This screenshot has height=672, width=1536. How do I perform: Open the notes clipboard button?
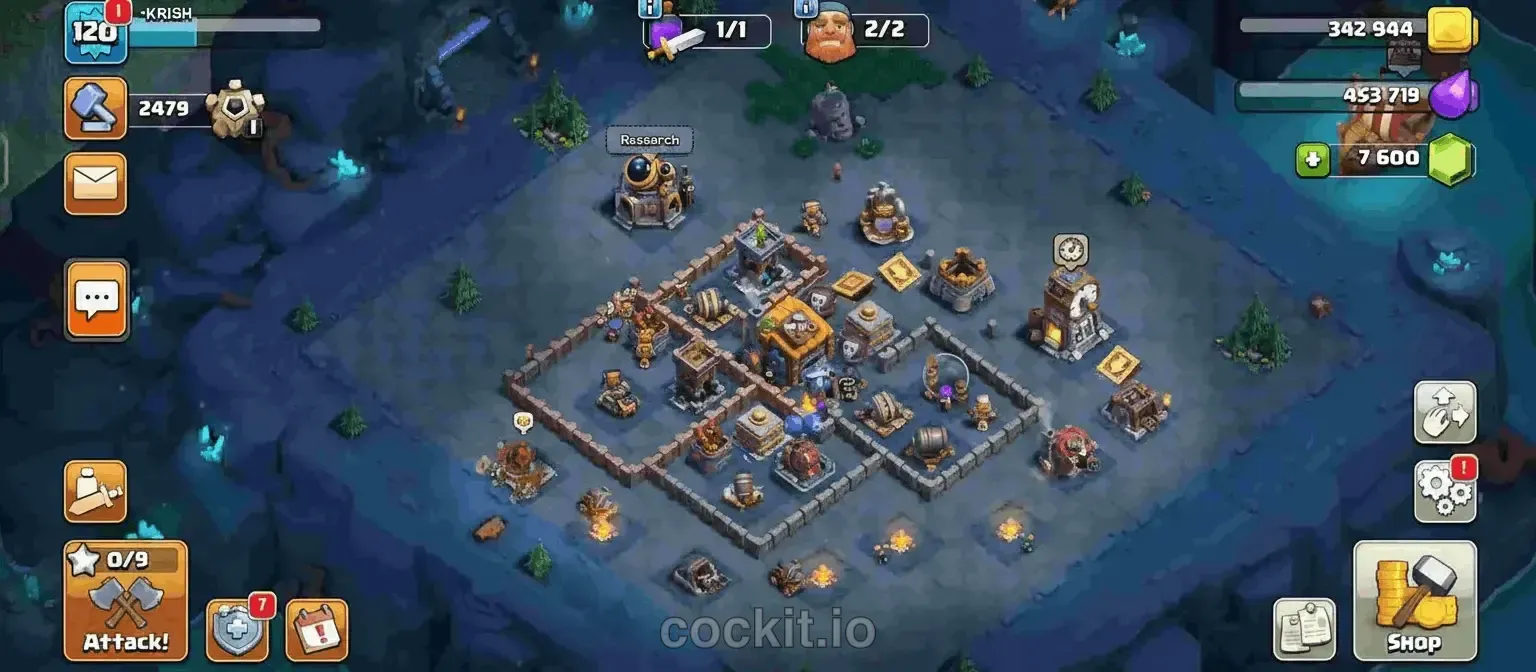(1304, 630)
